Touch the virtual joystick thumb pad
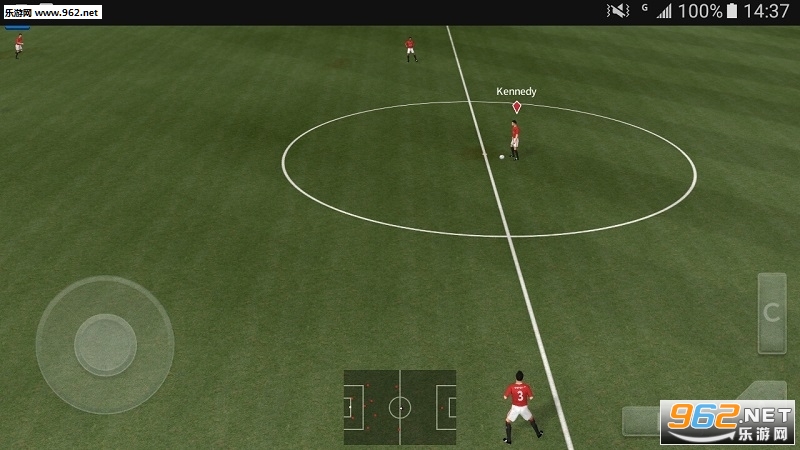This screenshot has height=450, width=800. click(x=105, y=345)
